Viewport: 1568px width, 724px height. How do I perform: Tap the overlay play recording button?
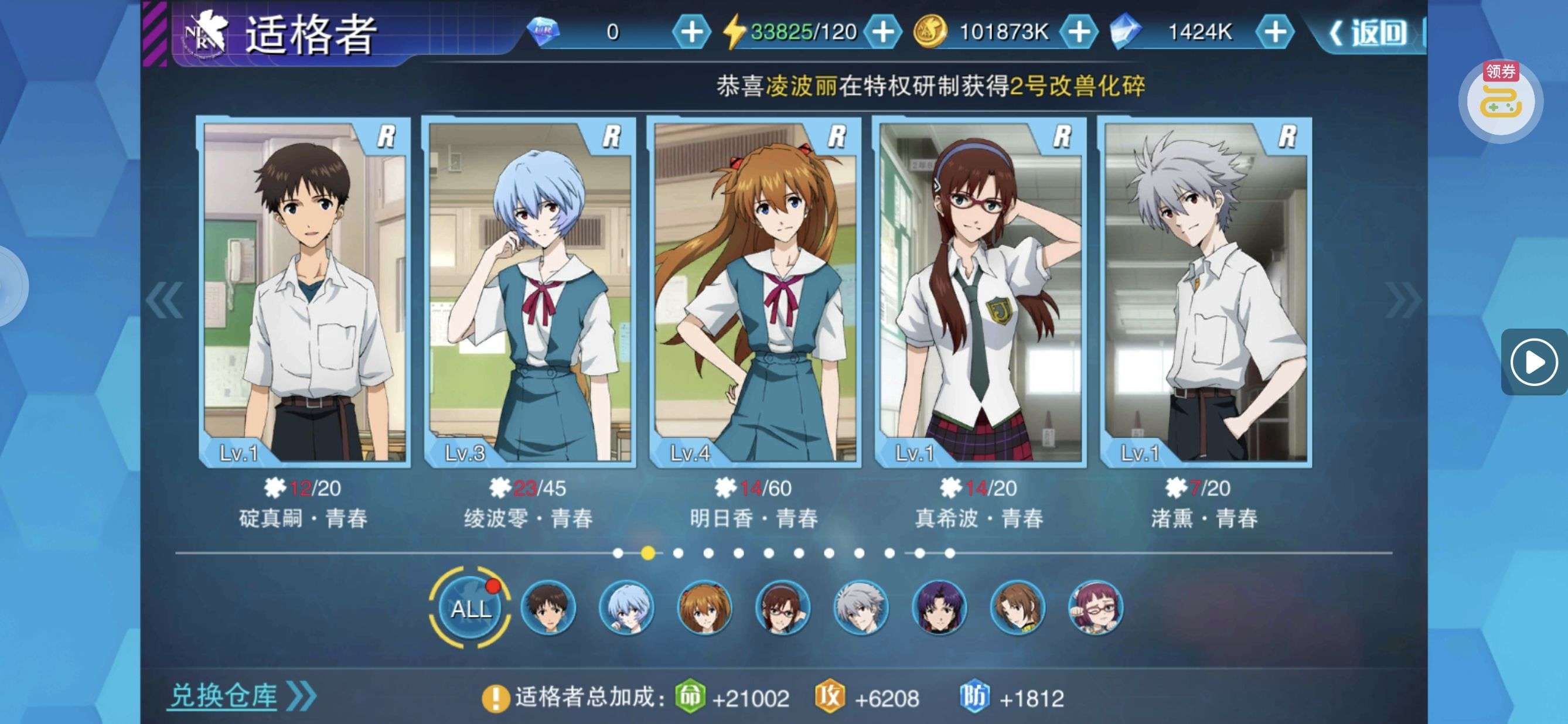click(1534, 363)
